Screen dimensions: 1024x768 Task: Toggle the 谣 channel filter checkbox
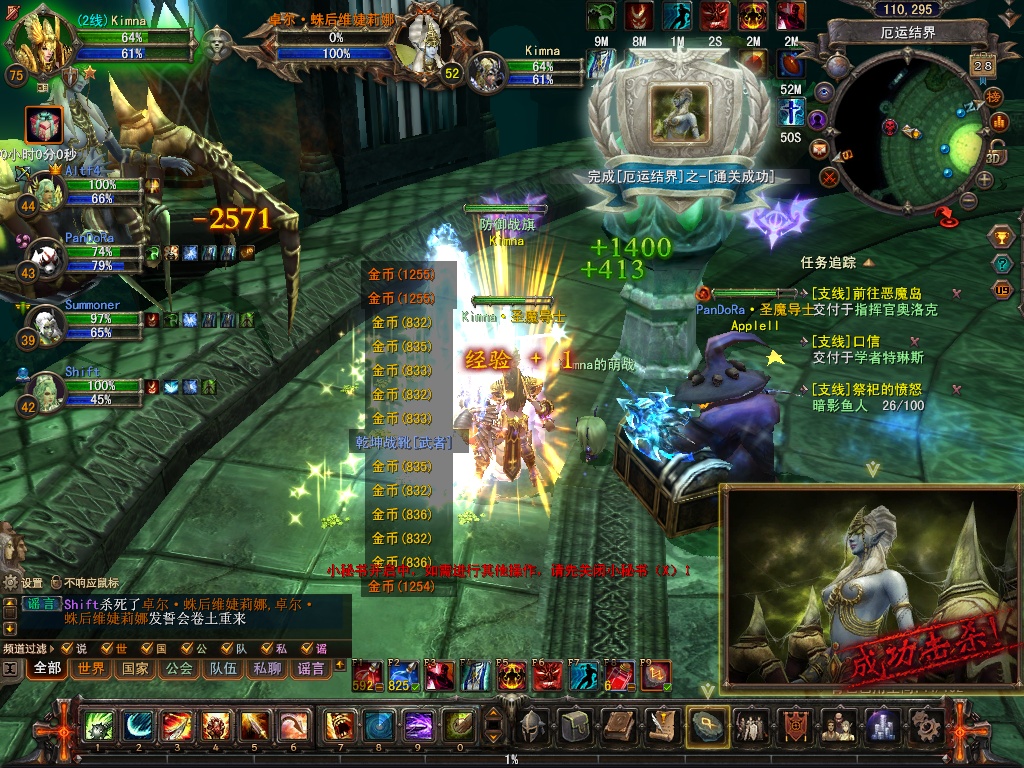308,649
